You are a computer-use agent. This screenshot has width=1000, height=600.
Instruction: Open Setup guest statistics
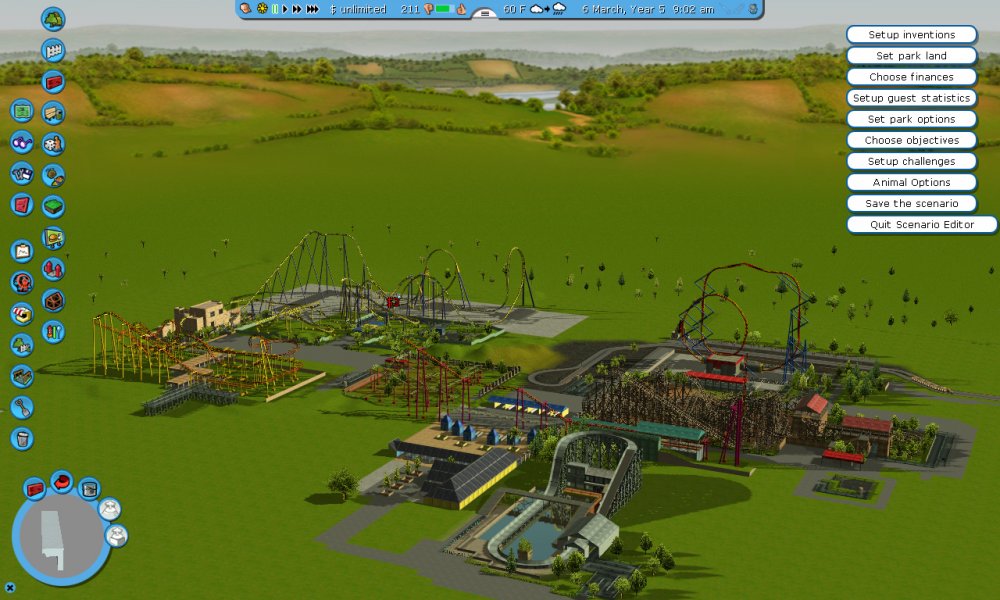point(911,98)
